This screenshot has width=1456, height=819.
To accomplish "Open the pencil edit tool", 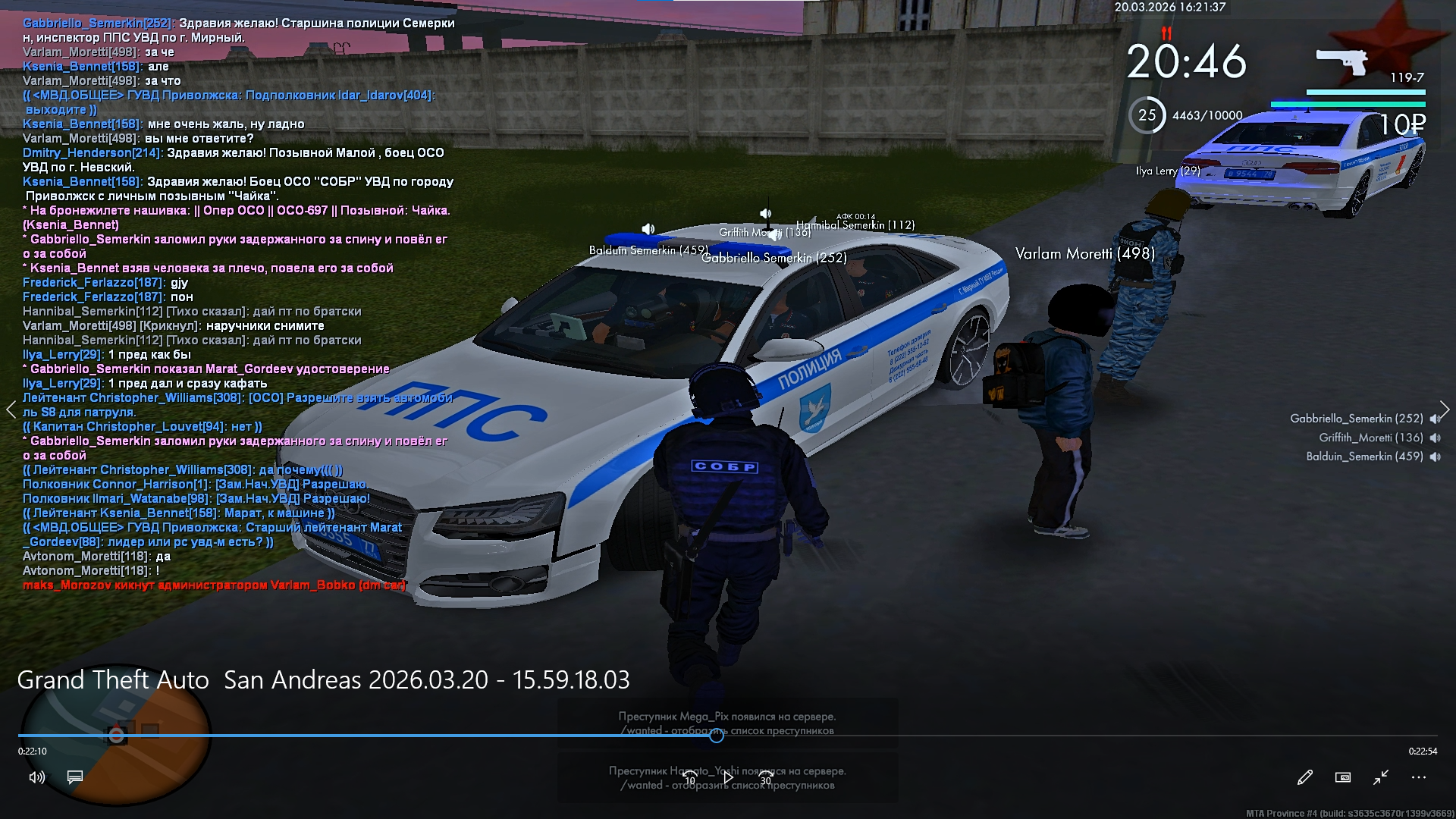I will point(1304,777).
